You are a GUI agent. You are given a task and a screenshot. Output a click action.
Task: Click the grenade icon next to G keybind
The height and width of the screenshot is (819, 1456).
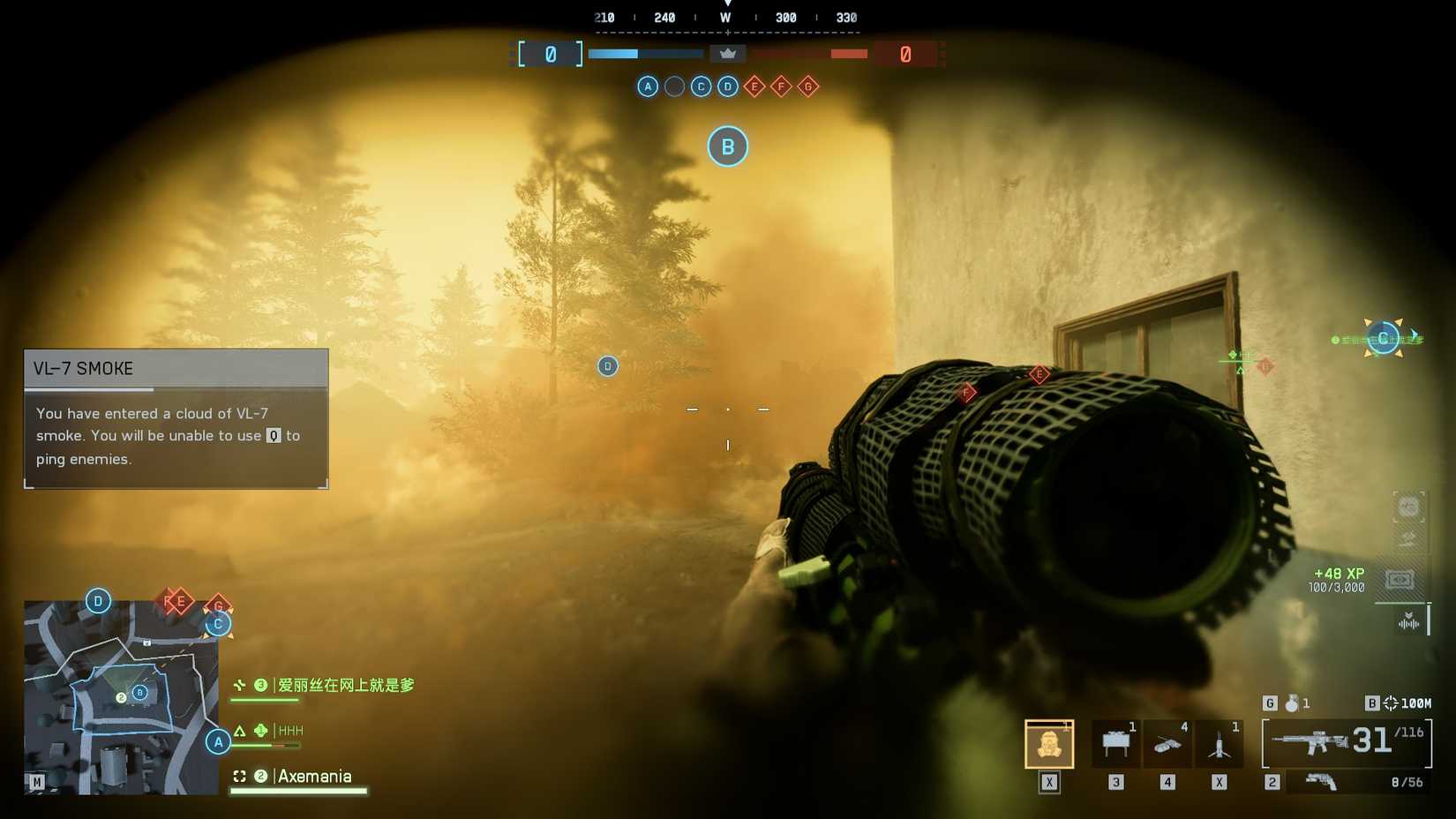tap(1292, 703)
